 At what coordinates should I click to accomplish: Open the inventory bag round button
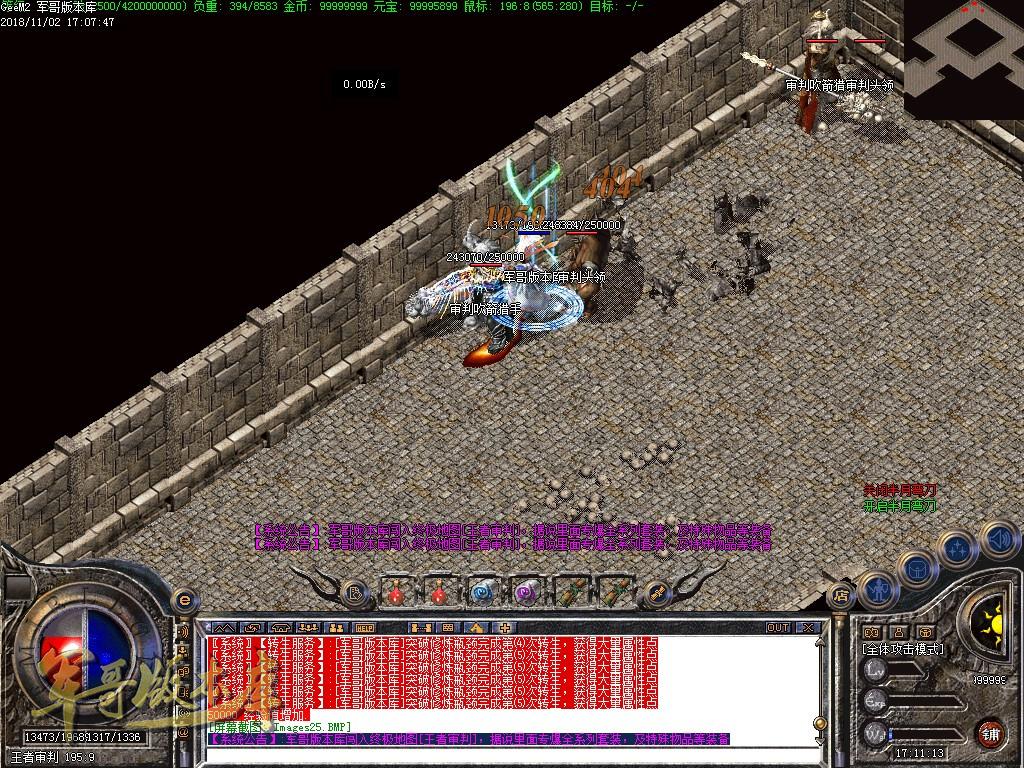click(916, 566)
